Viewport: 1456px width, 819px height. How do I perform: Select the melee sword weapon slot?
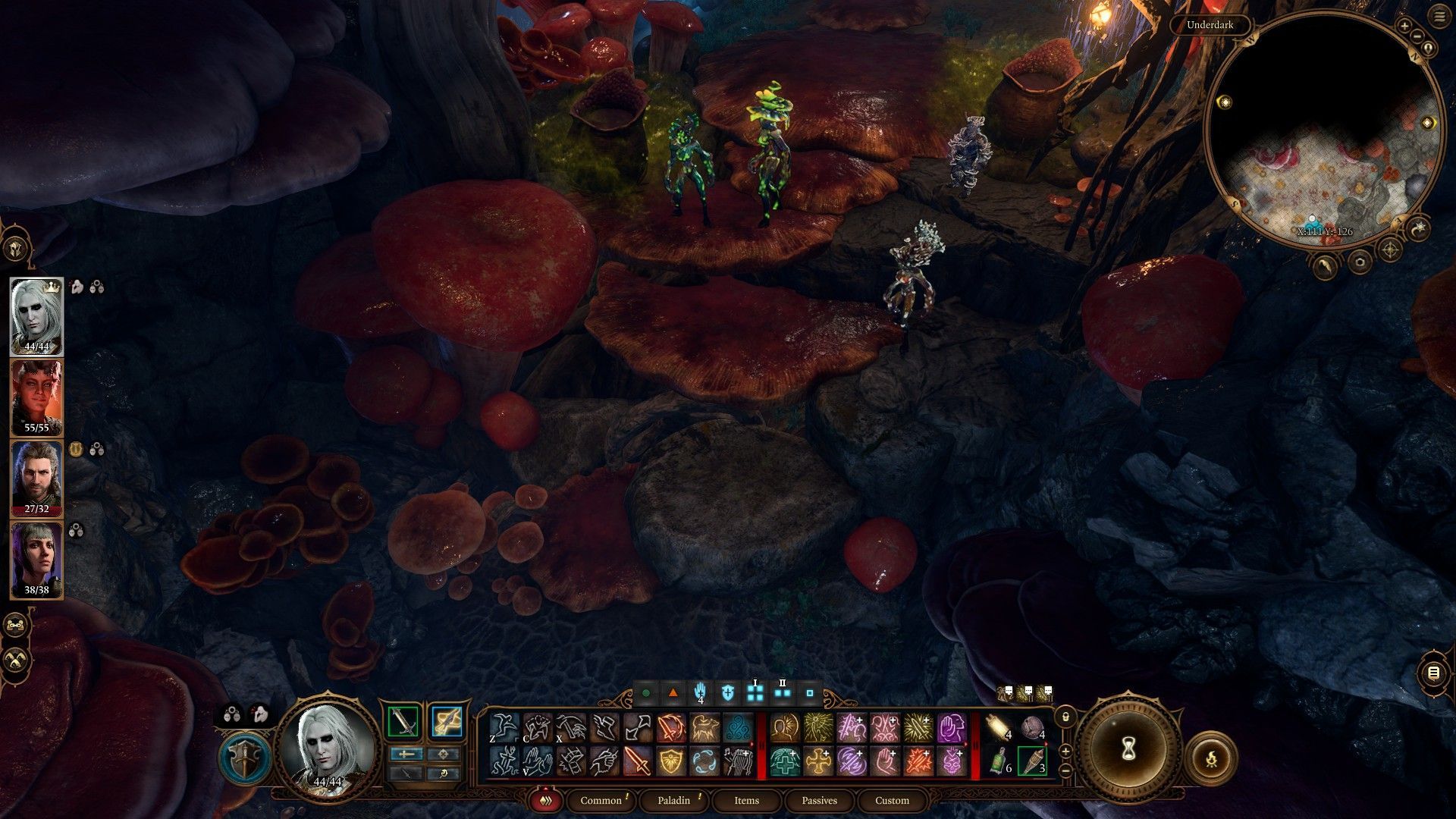pos(404,722)
